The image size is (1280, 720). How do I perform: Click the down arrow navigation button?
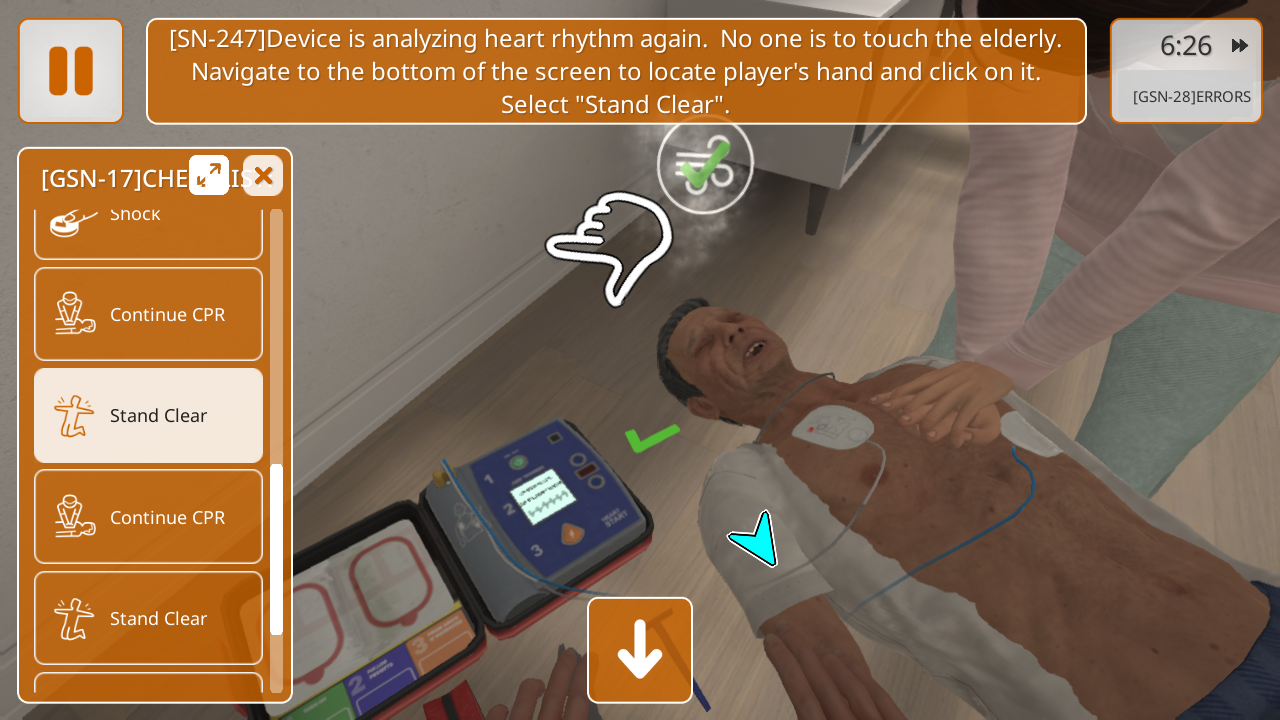click(x=640, y=650)
